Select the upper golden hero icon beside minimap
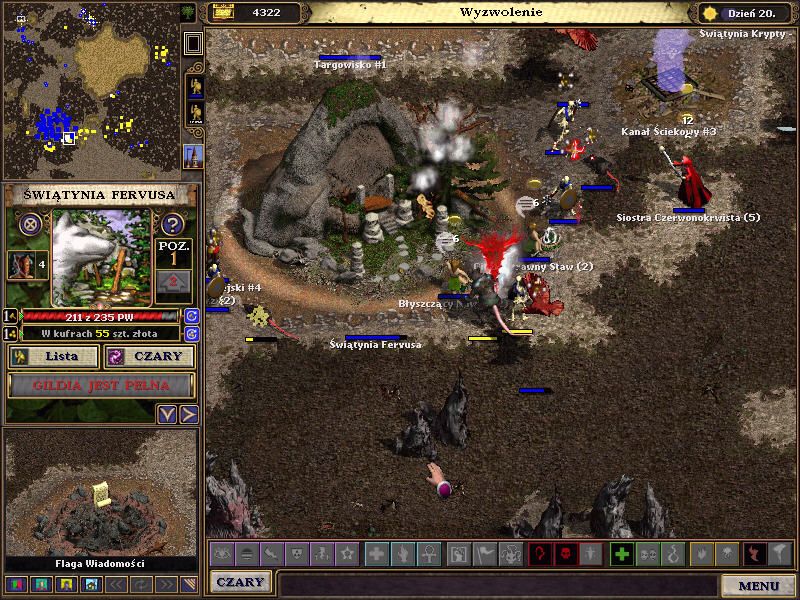 coord(194,86)
